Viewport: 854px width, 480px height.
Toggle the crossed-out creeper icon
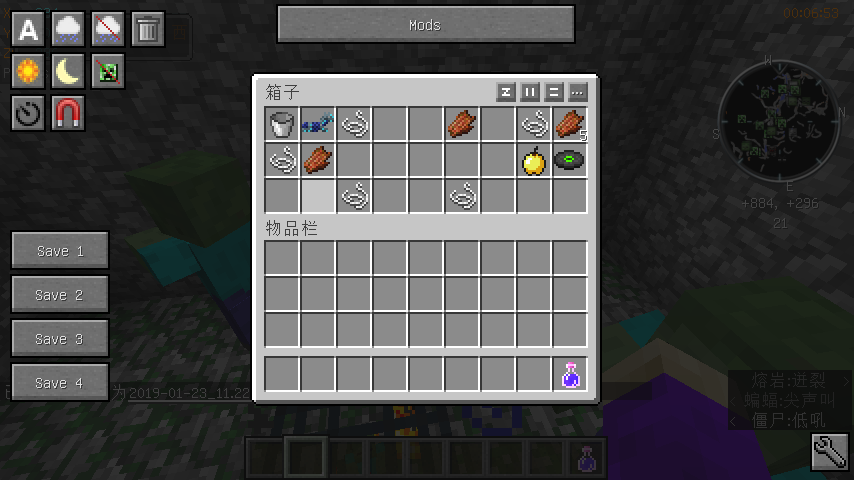(108, 70)
